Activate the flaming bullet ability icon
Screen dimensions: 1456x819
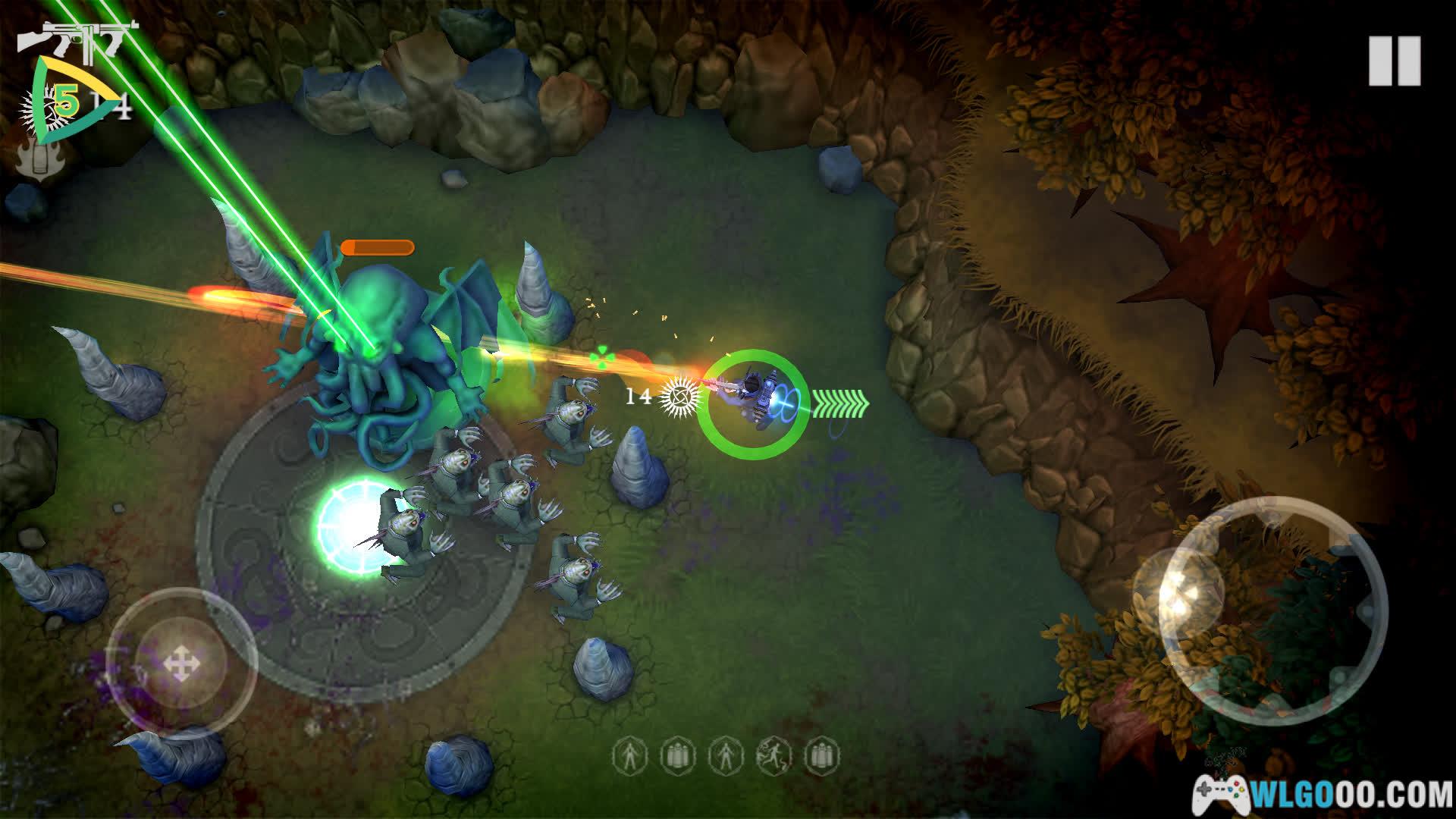35,157
